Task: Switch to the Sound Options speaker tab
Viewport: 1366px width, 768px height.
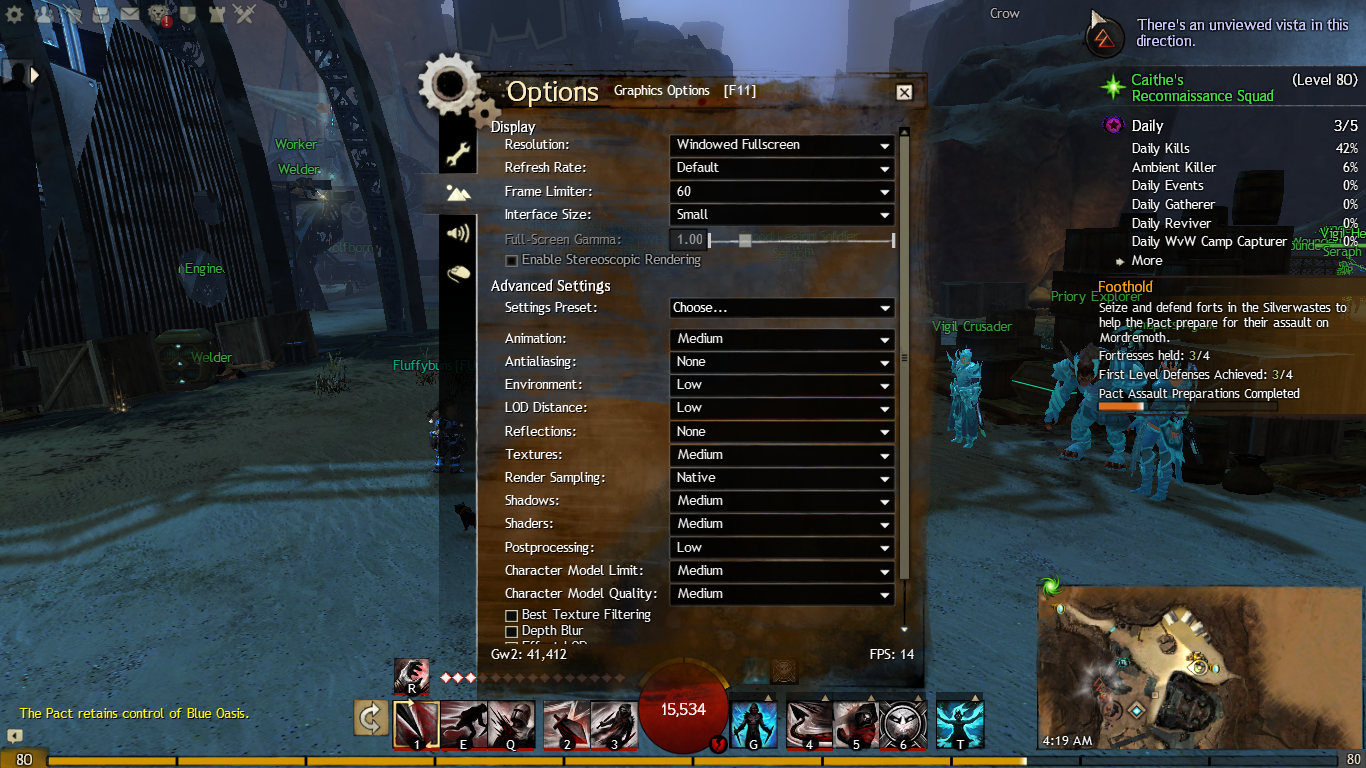Action: pyautogui.click(x=458, y=234)
